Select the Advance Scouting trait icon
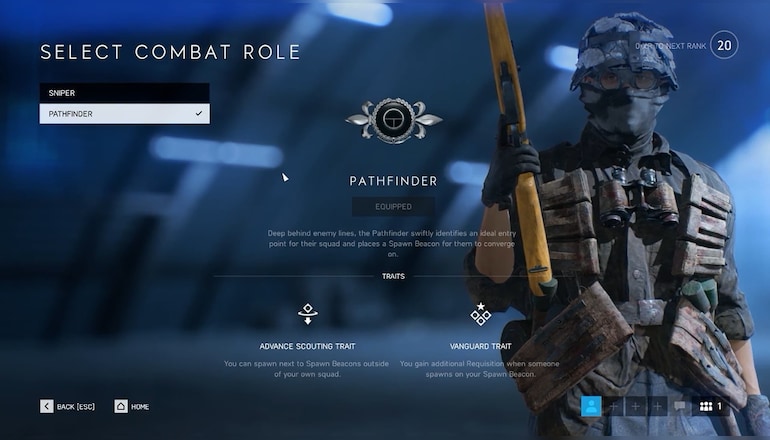This screenshot has width=770, height=440. tap(308, 314)
